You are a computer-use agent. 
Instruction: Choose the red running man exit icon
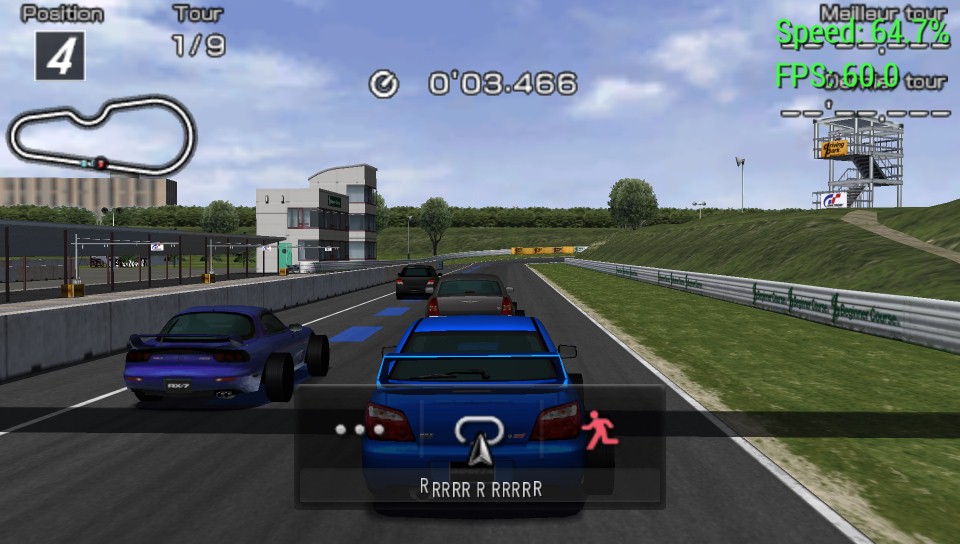[600, 429]
